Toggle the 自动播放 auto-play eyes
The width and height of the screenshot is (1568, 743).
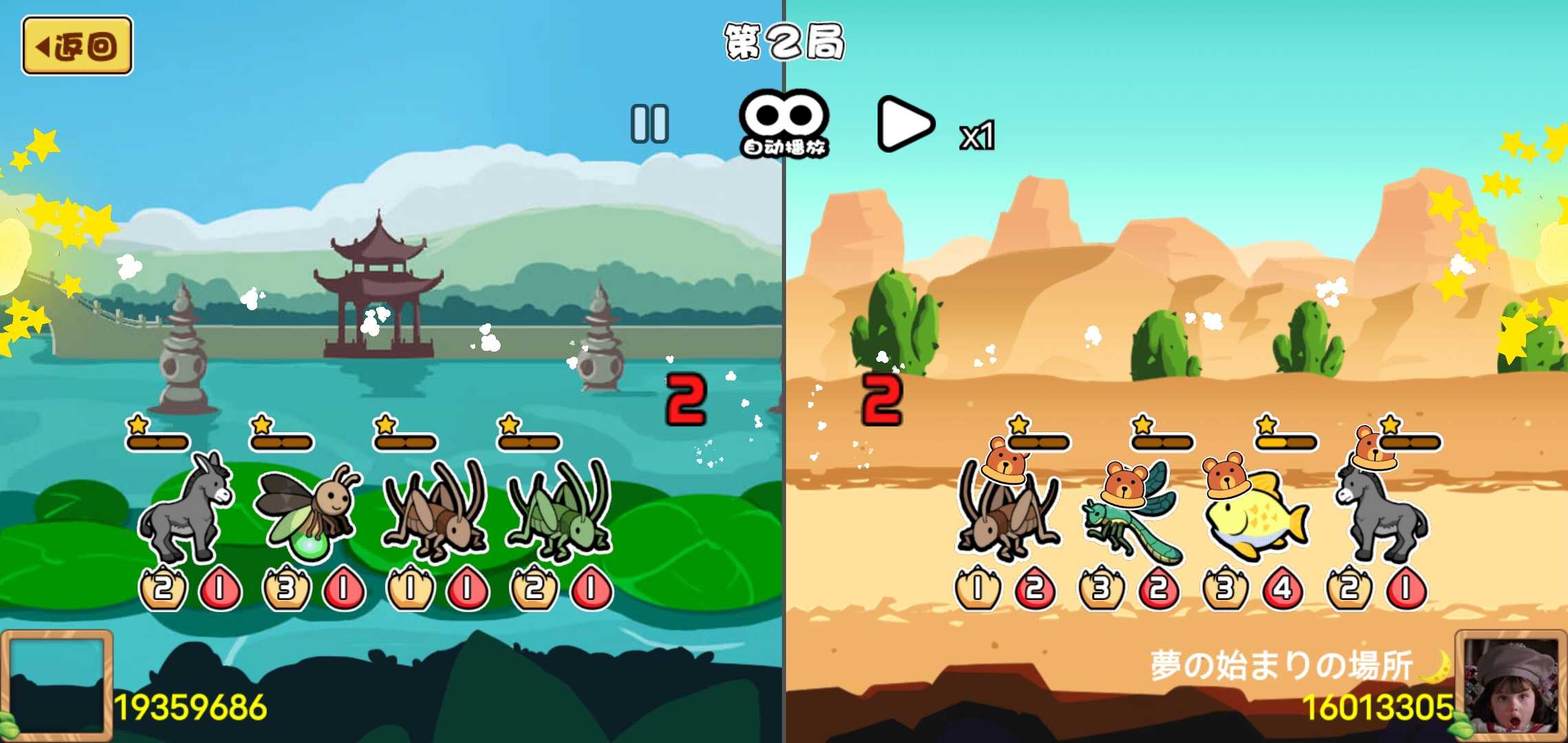click(x=784, y=122)
